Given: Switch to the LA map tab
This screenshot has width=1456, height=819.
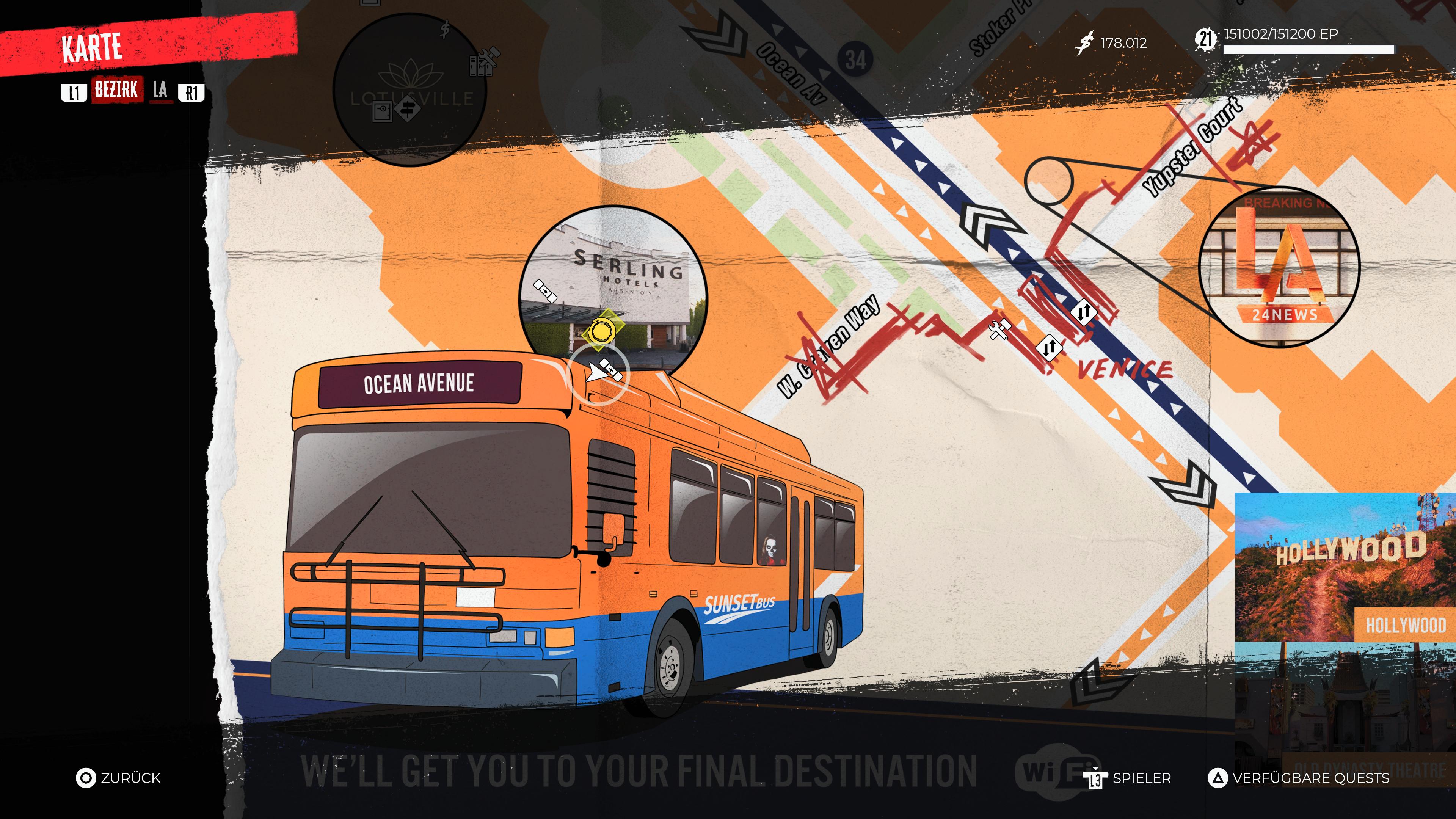Looking at the screenshot, I should coord(160,90).
